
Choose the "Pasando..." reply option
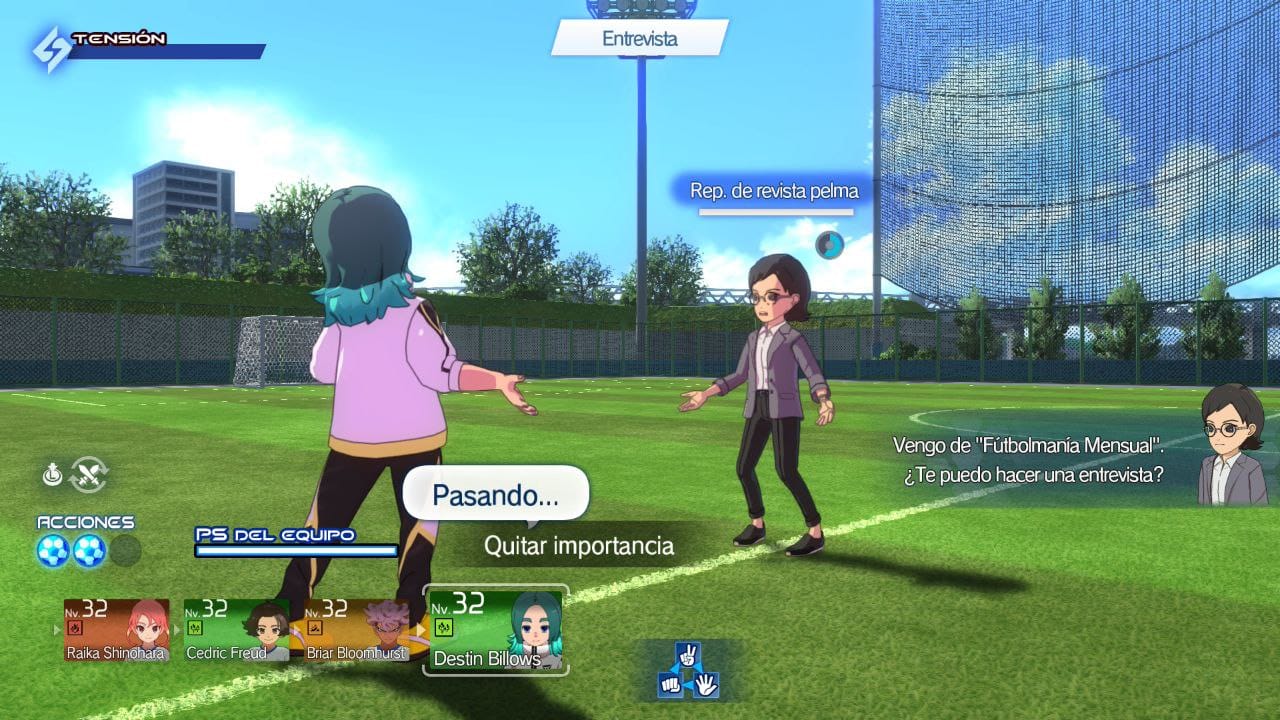point(495,494)
